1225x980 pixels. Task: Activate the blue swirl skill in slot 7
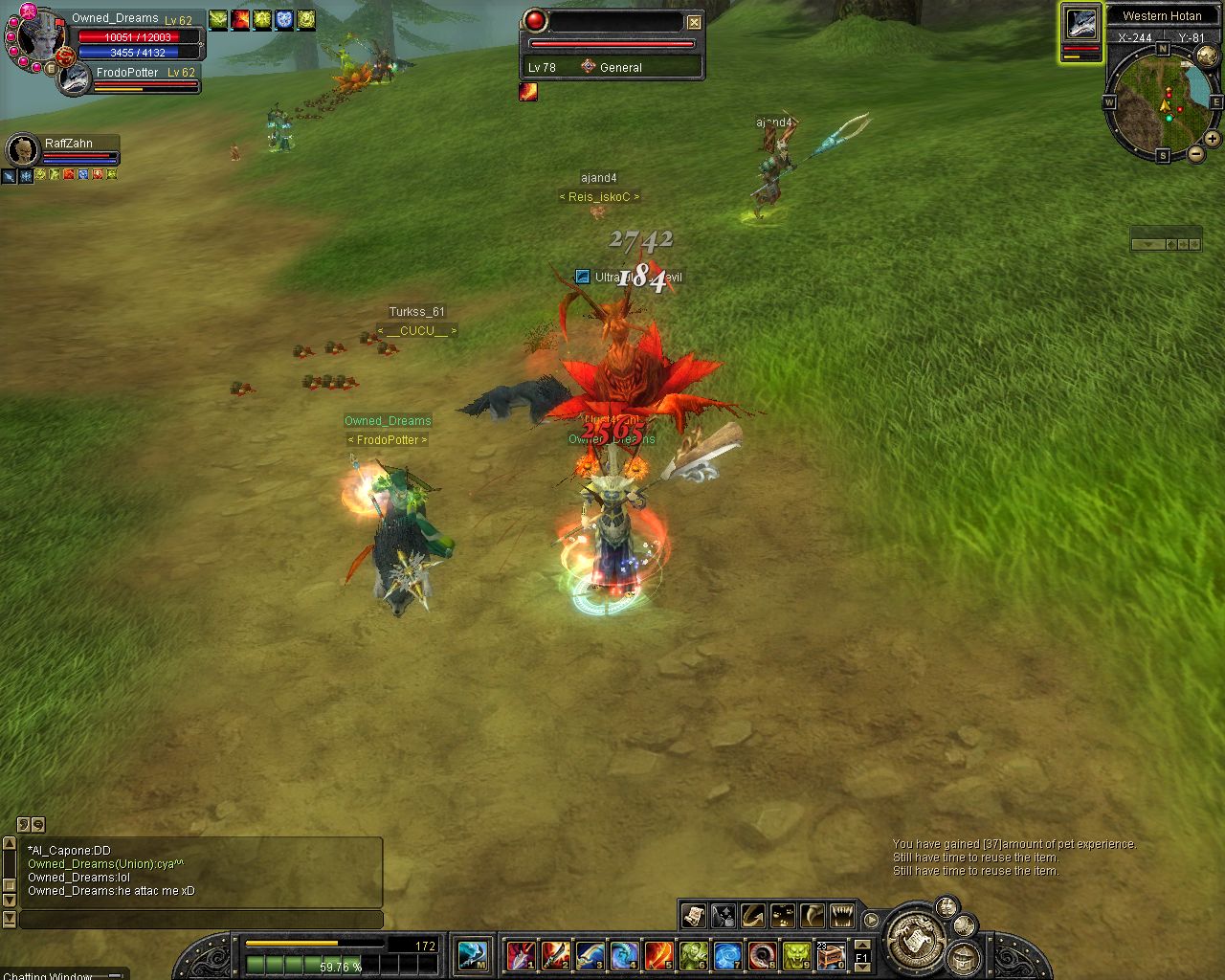727,954
